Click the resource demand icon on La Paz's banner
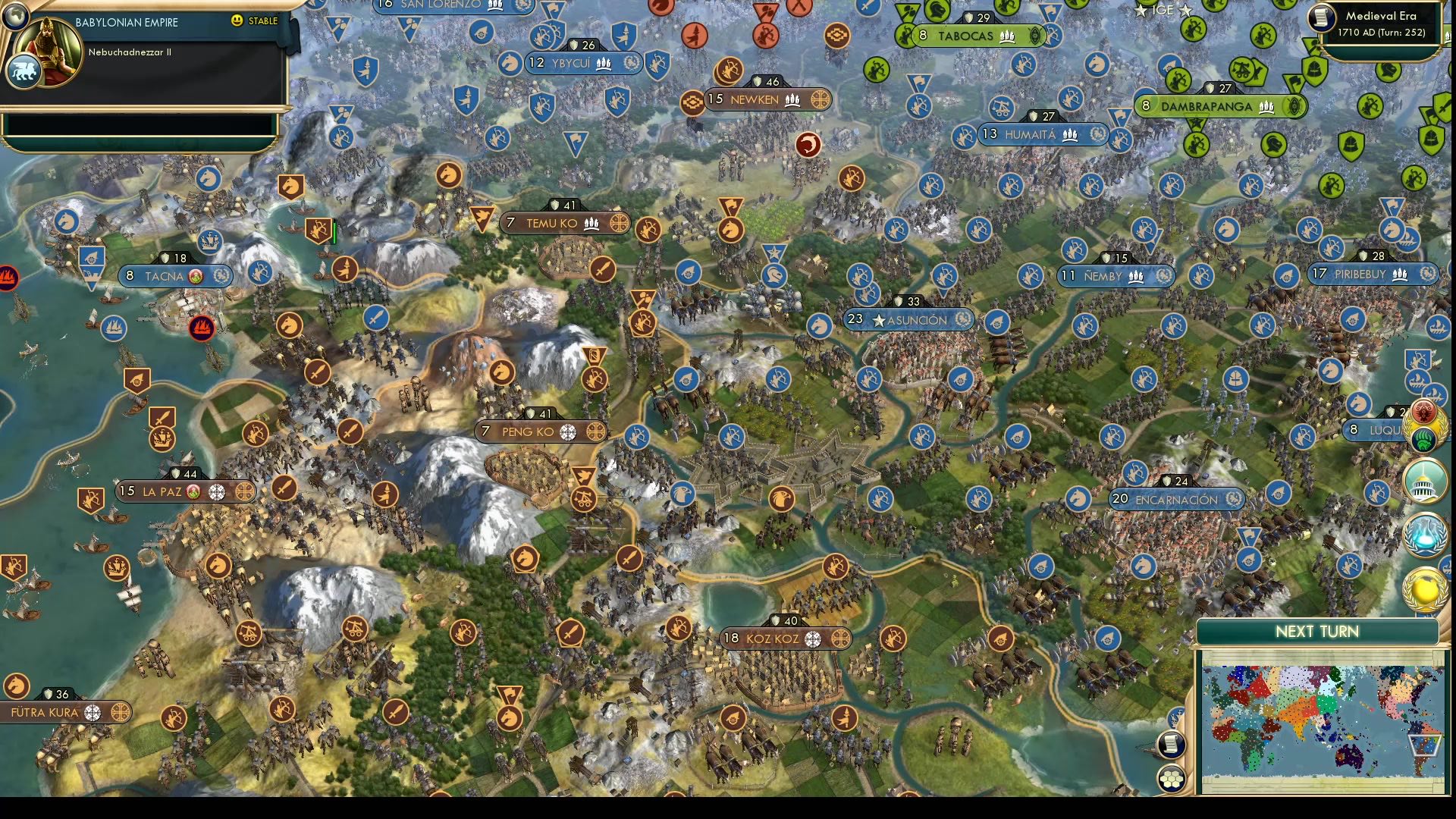The height and width of the screenshot is (819, 1456). click(192, 491)
